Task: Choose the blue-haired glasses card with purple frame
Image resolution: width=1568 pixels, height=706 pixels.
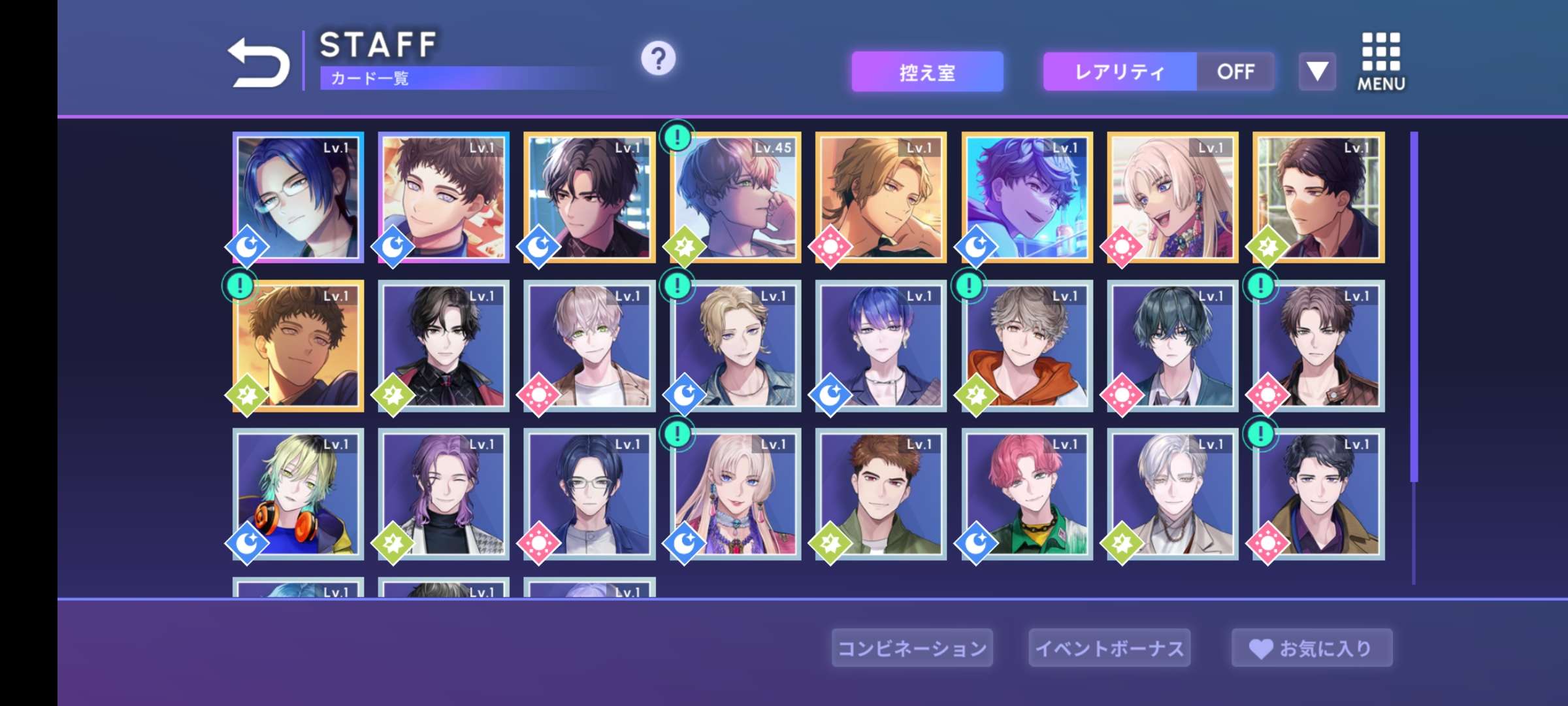Action: [298, 197]
